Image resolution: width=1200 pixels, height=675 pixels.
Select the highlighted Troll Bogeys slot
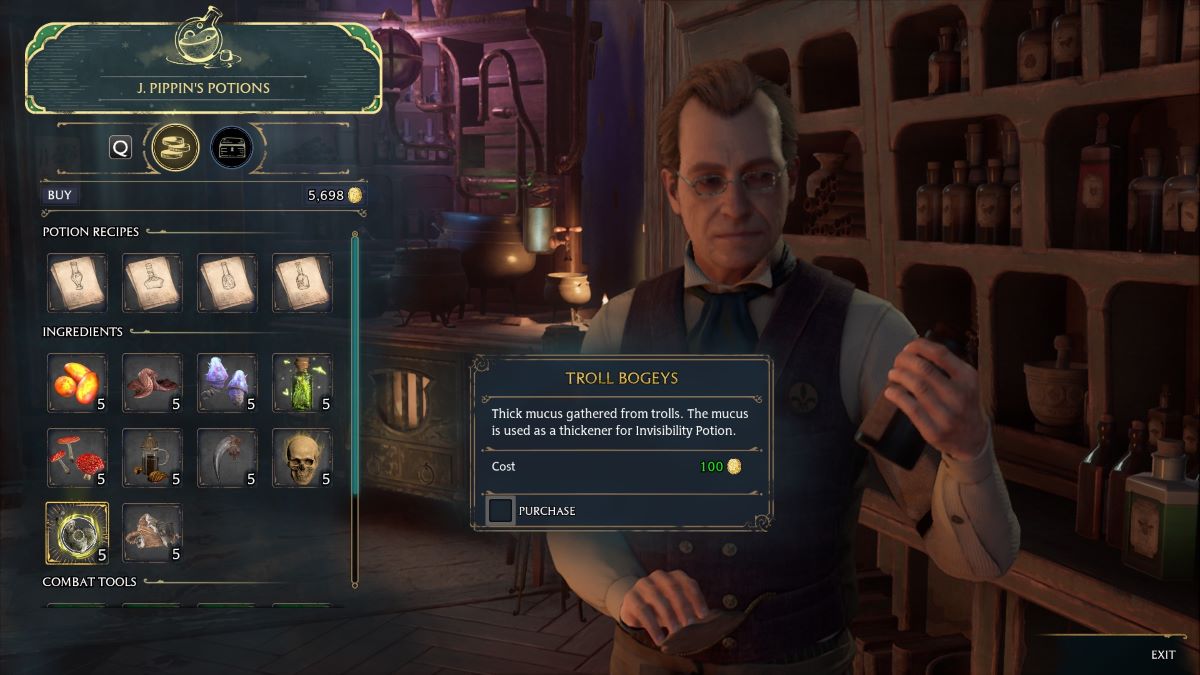77,533
